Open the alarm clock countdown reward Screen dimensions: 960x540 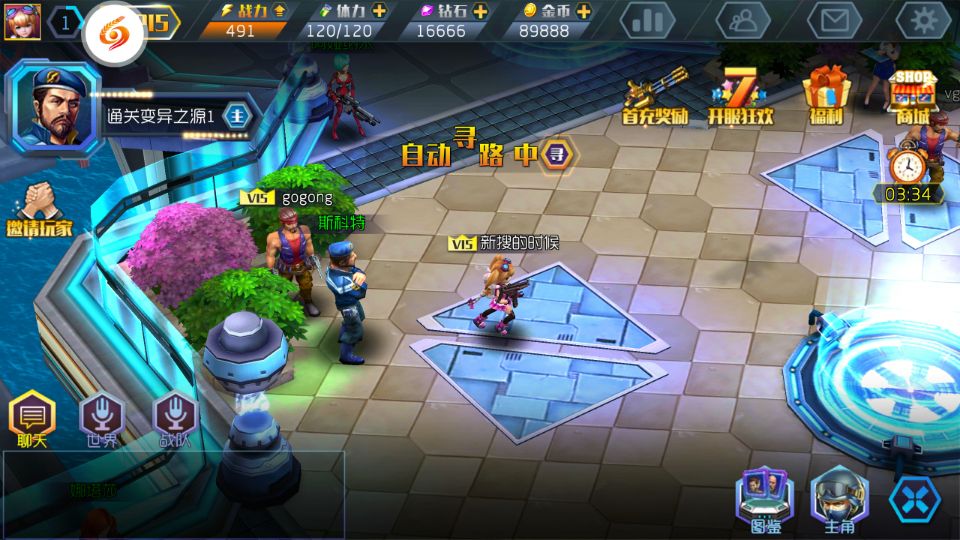tap(908, 172)
